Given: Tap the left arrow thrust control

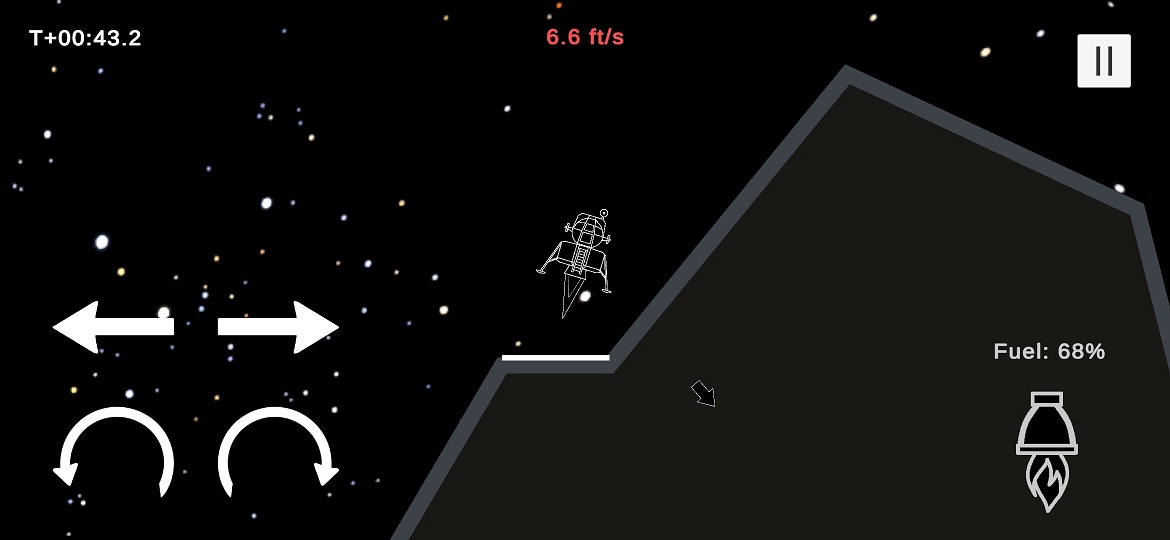Looking at the screenshot, I should (113, 326).
